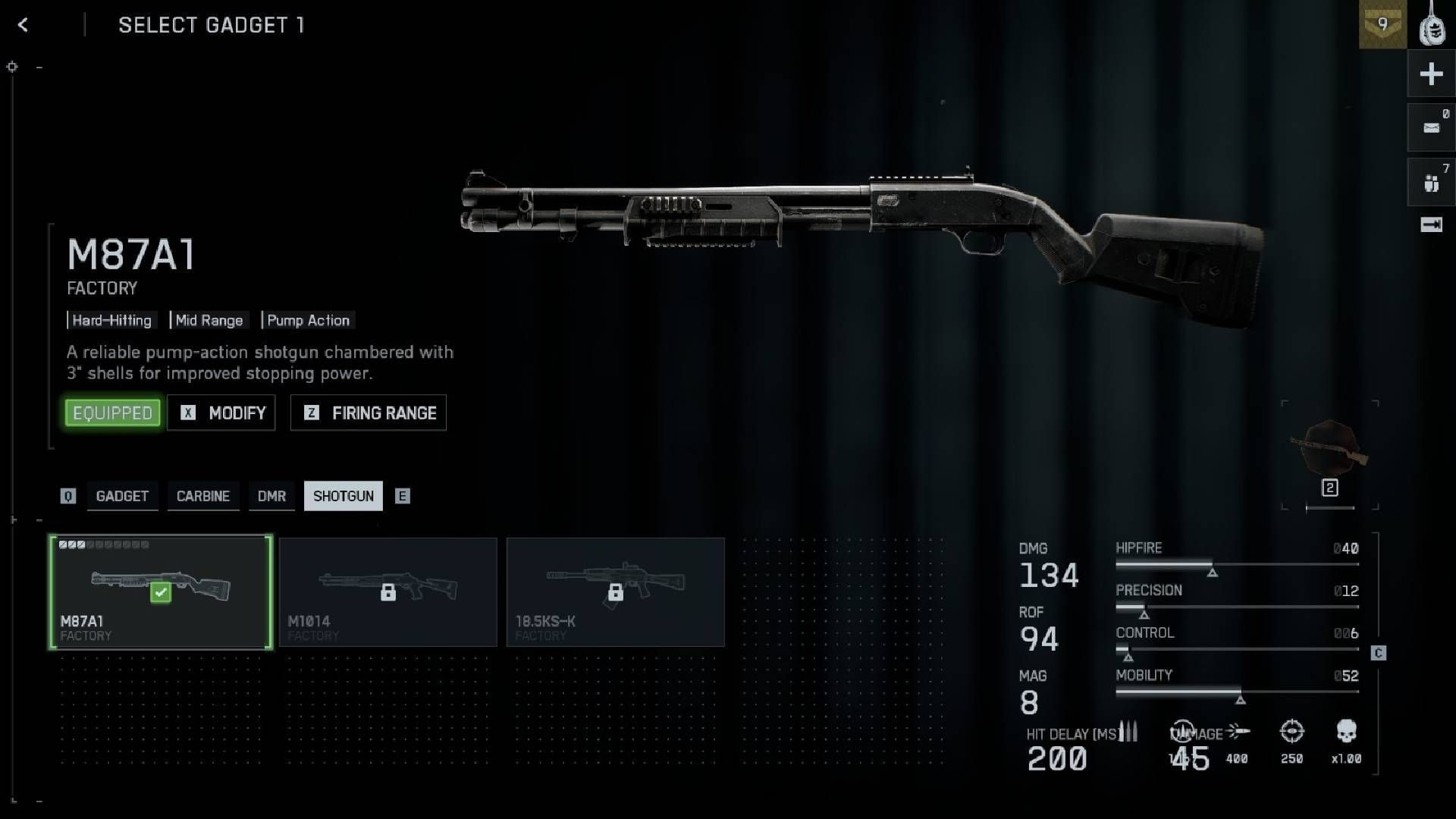Open the Modify weapon menu
The width and height of the screenshot is (1456, 819).
click(221, 413)
